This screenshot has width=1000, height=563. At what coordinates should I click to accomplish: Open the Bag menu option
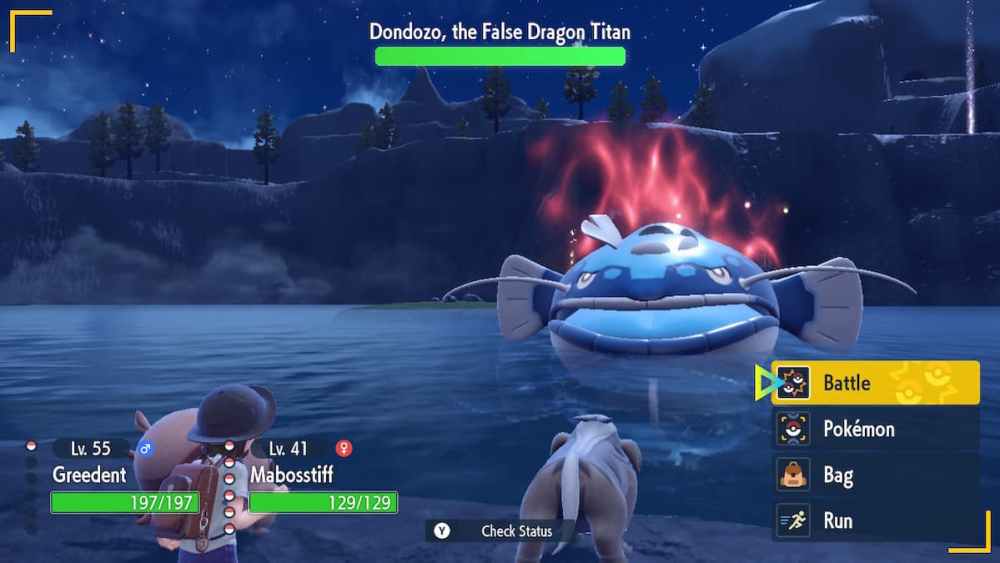tap(875, 475)
